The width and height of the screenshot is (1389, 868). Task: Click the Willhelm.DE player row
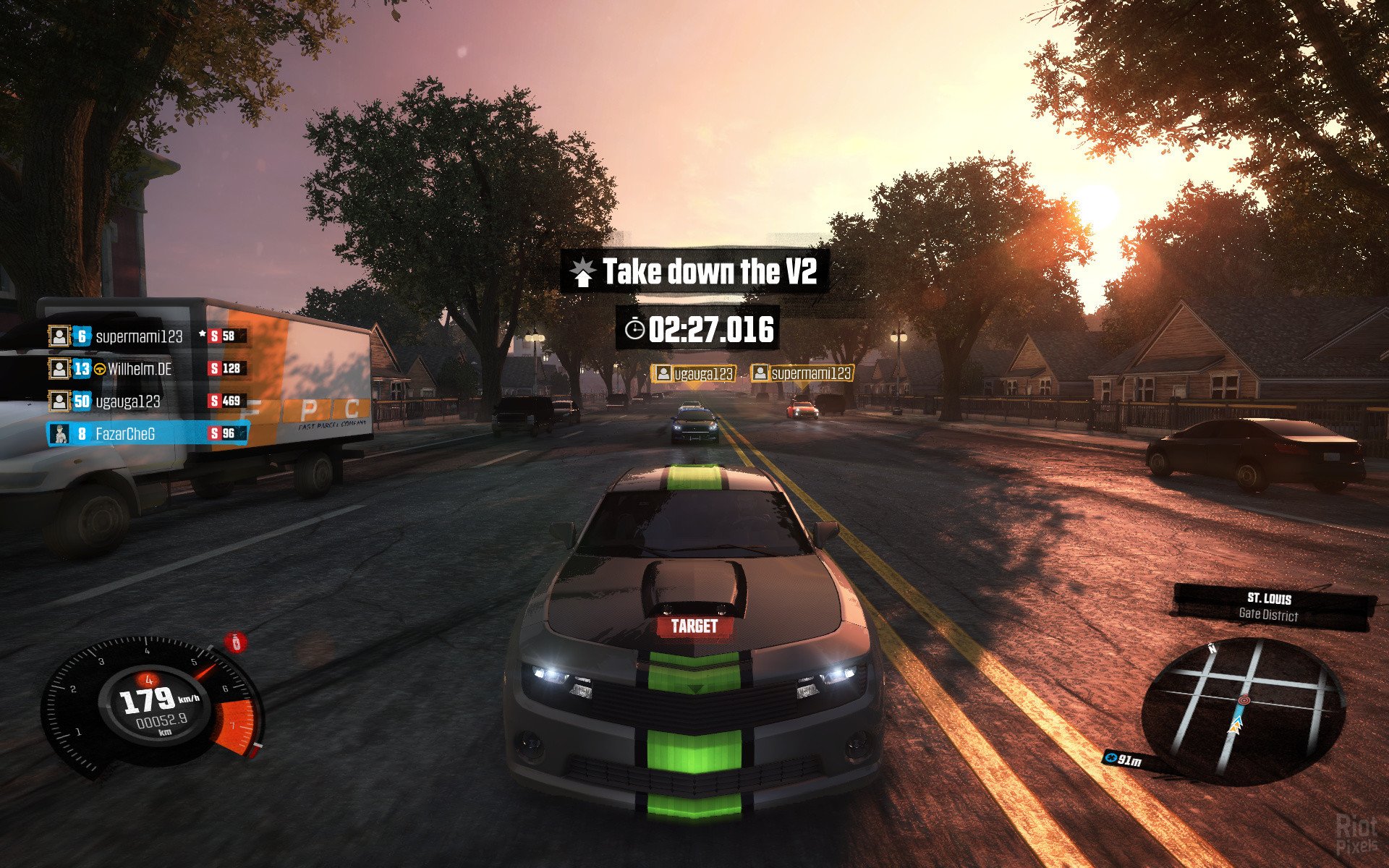point(139,369)
